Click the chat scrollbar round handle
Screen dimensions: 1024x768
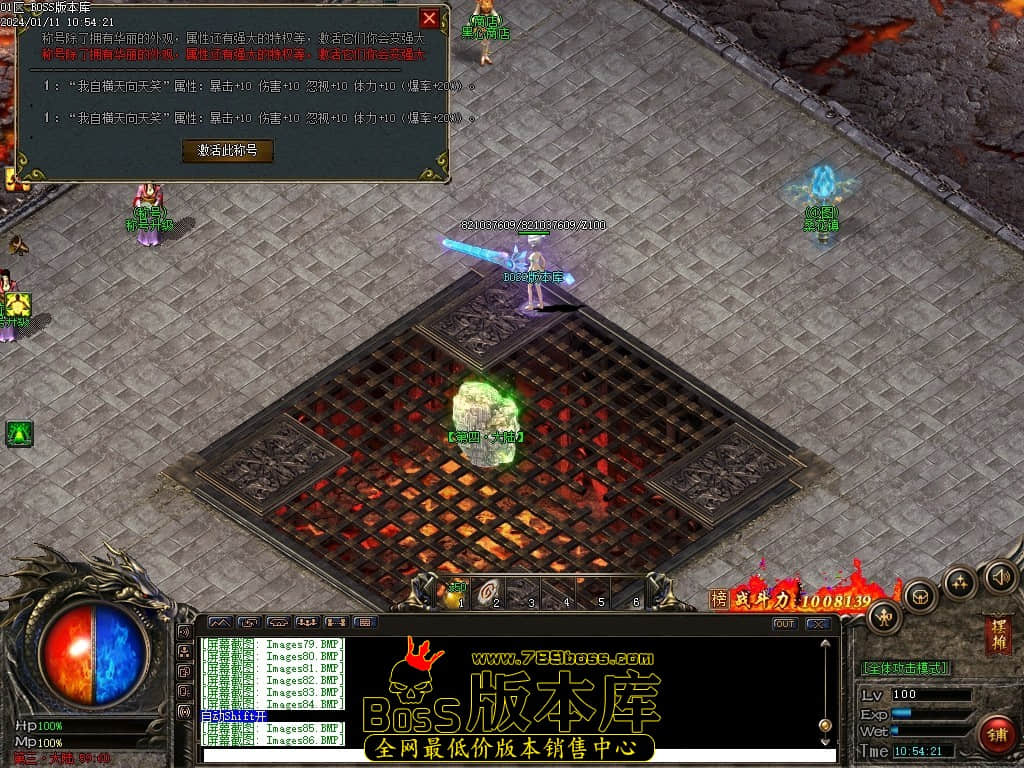coord(825,725)
